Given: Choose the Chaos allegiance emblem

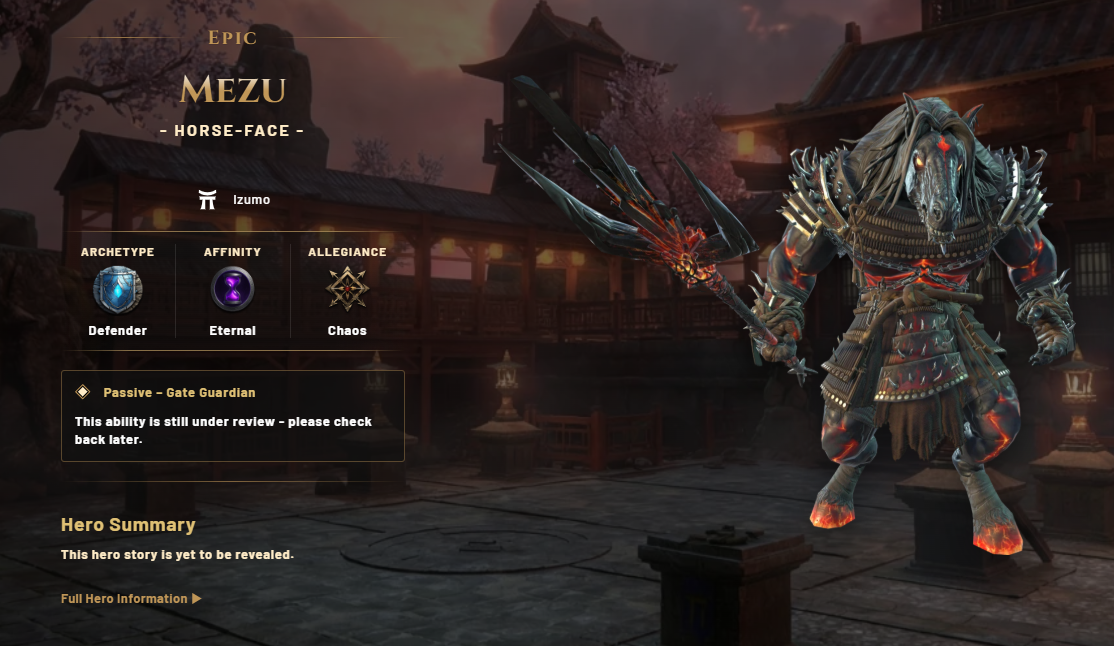Looking at the screenshot, I should (x=347, y=290).
